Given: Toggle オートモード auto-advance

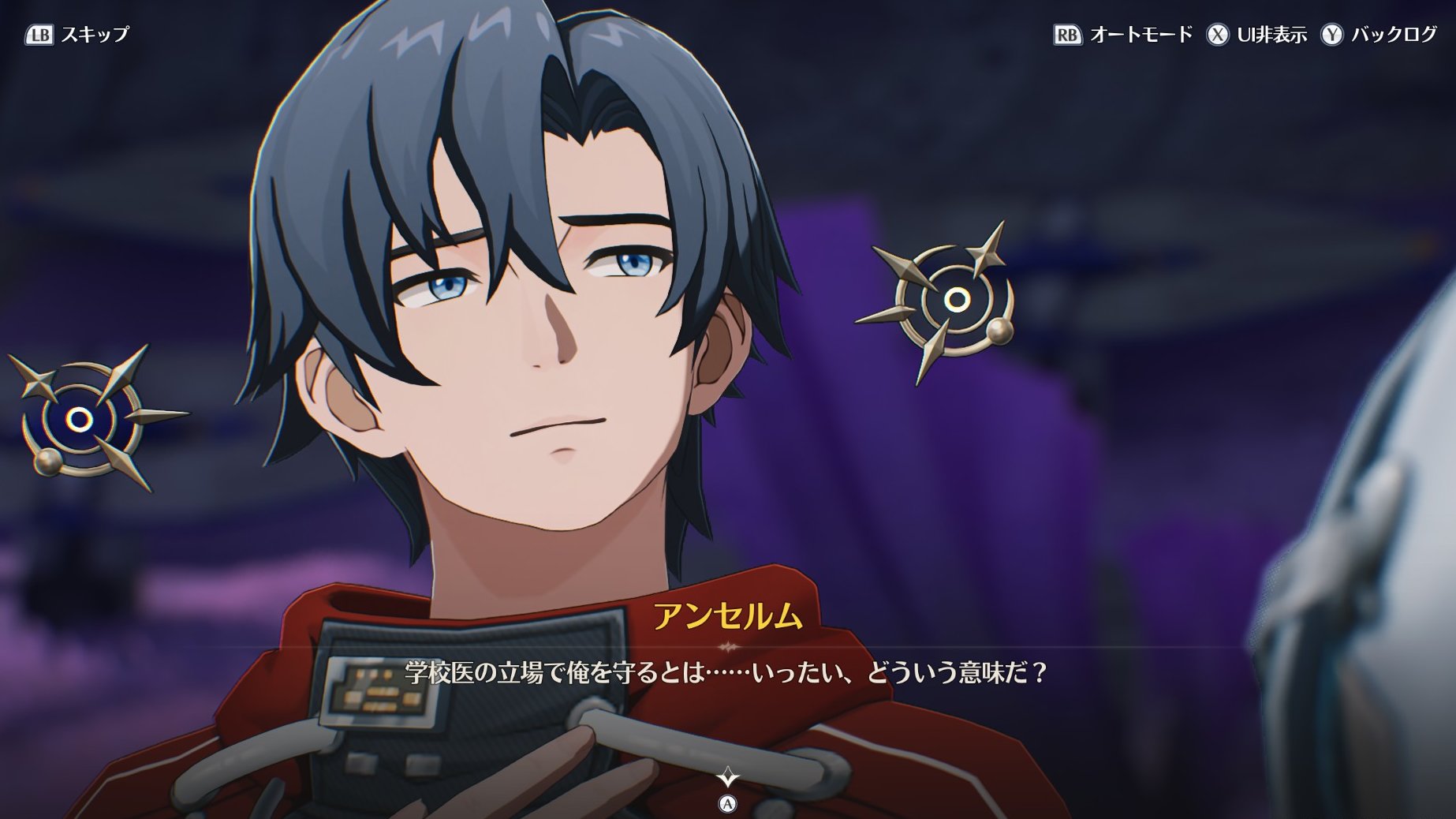Looking at the screenshot, I should [x=1123, y=35].
